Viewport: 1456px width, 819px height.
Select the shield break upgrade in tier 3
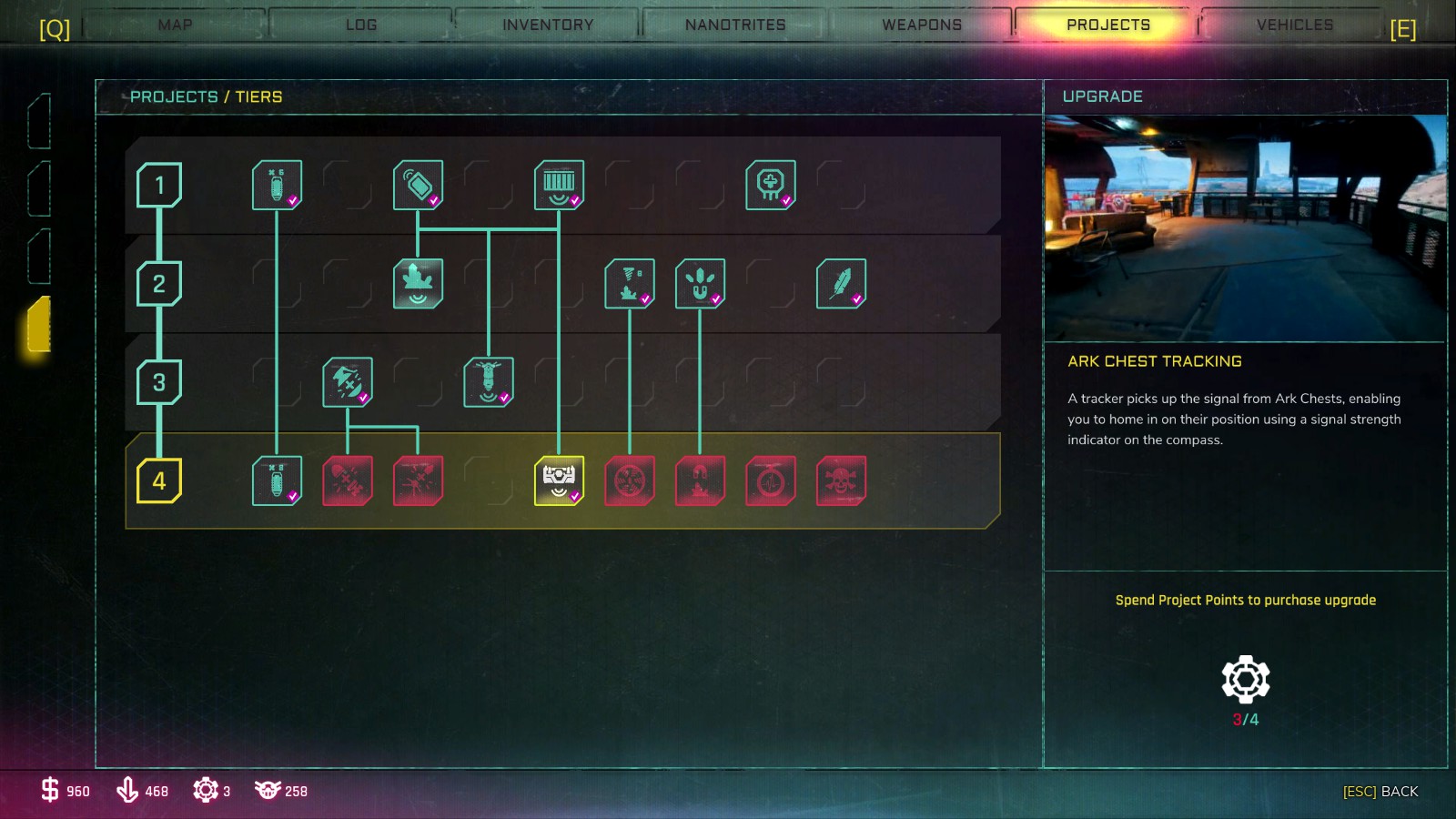click(x=349, y=381)
